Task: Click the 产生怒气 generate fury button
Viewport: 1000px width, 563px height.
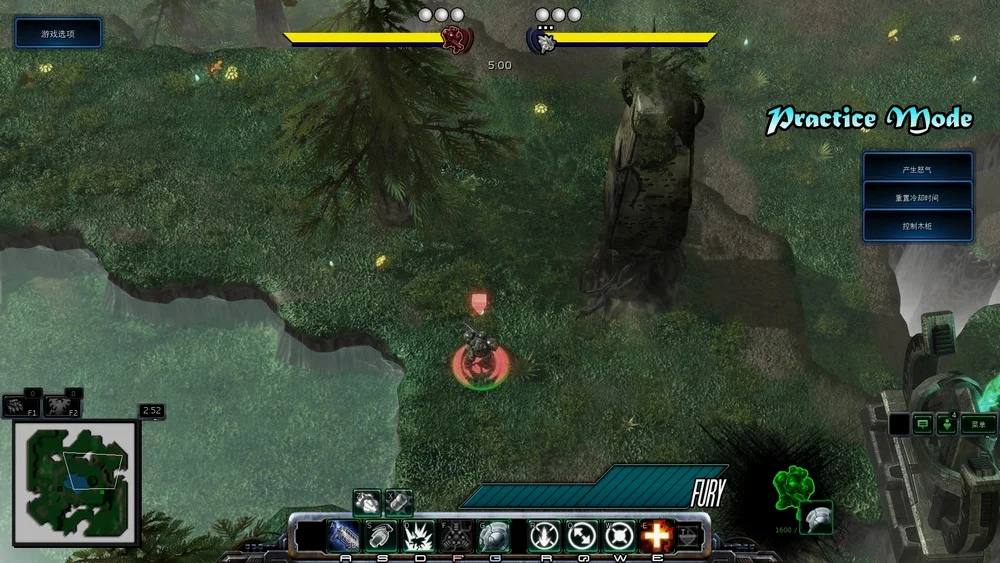Action: [918, 169]
